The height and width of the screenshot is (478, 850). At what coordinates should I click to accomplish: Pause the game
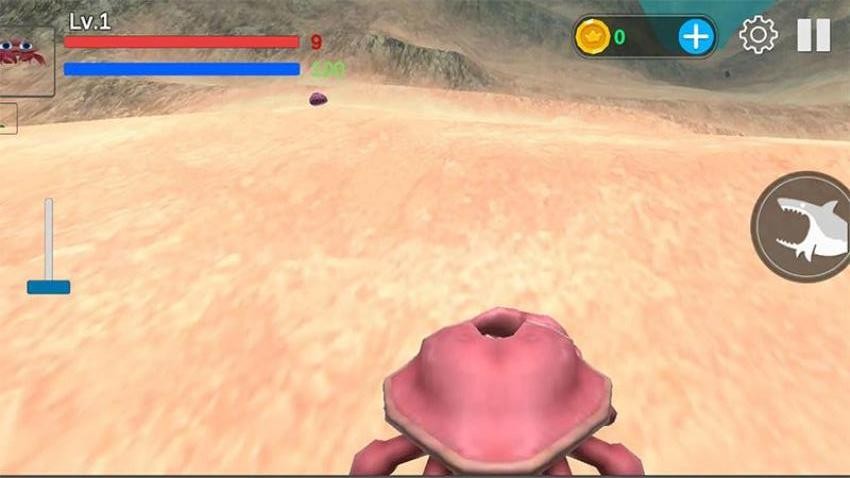(813, 36)
